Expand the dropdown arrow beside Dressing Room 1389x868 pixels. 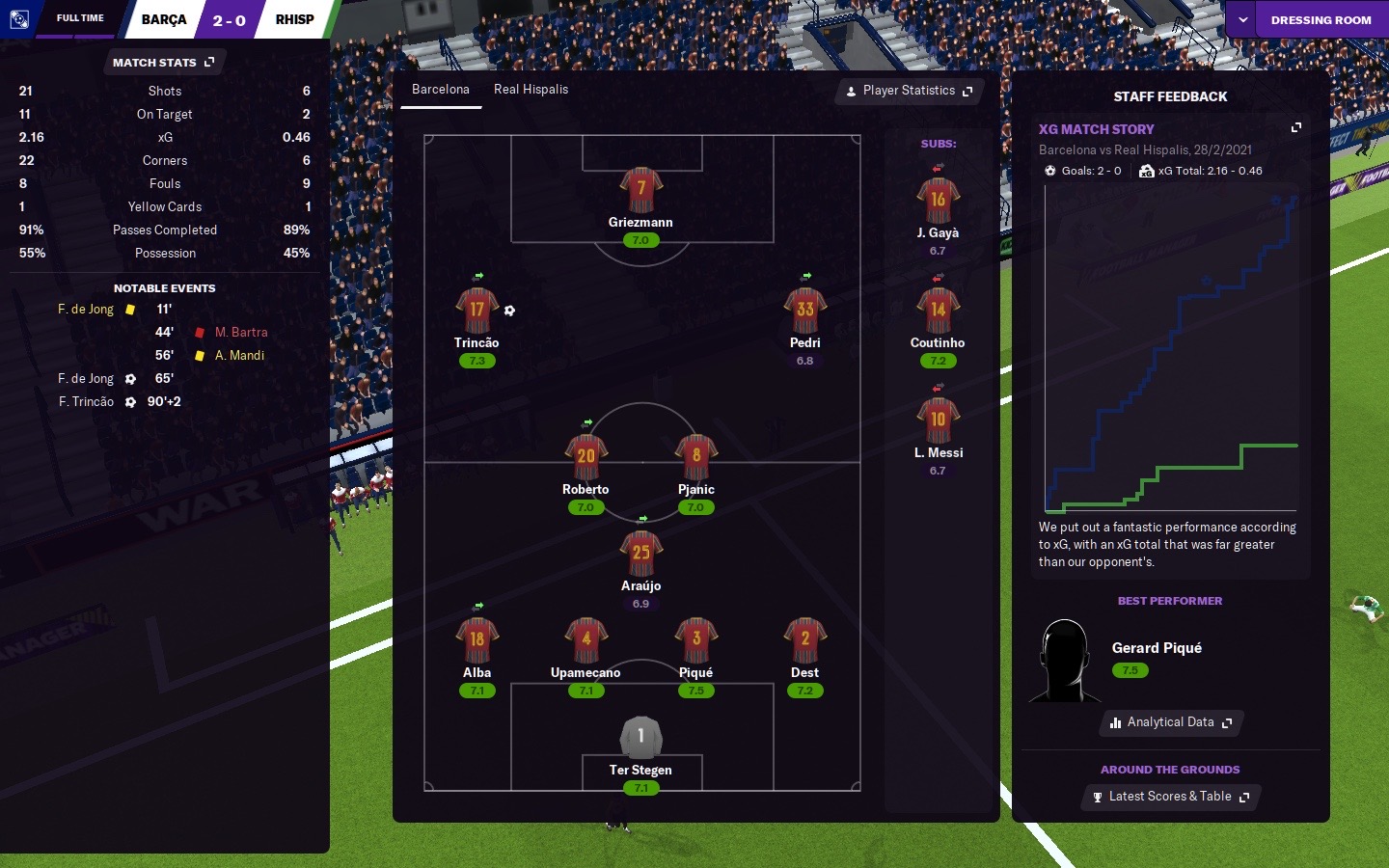(1242, 20)
